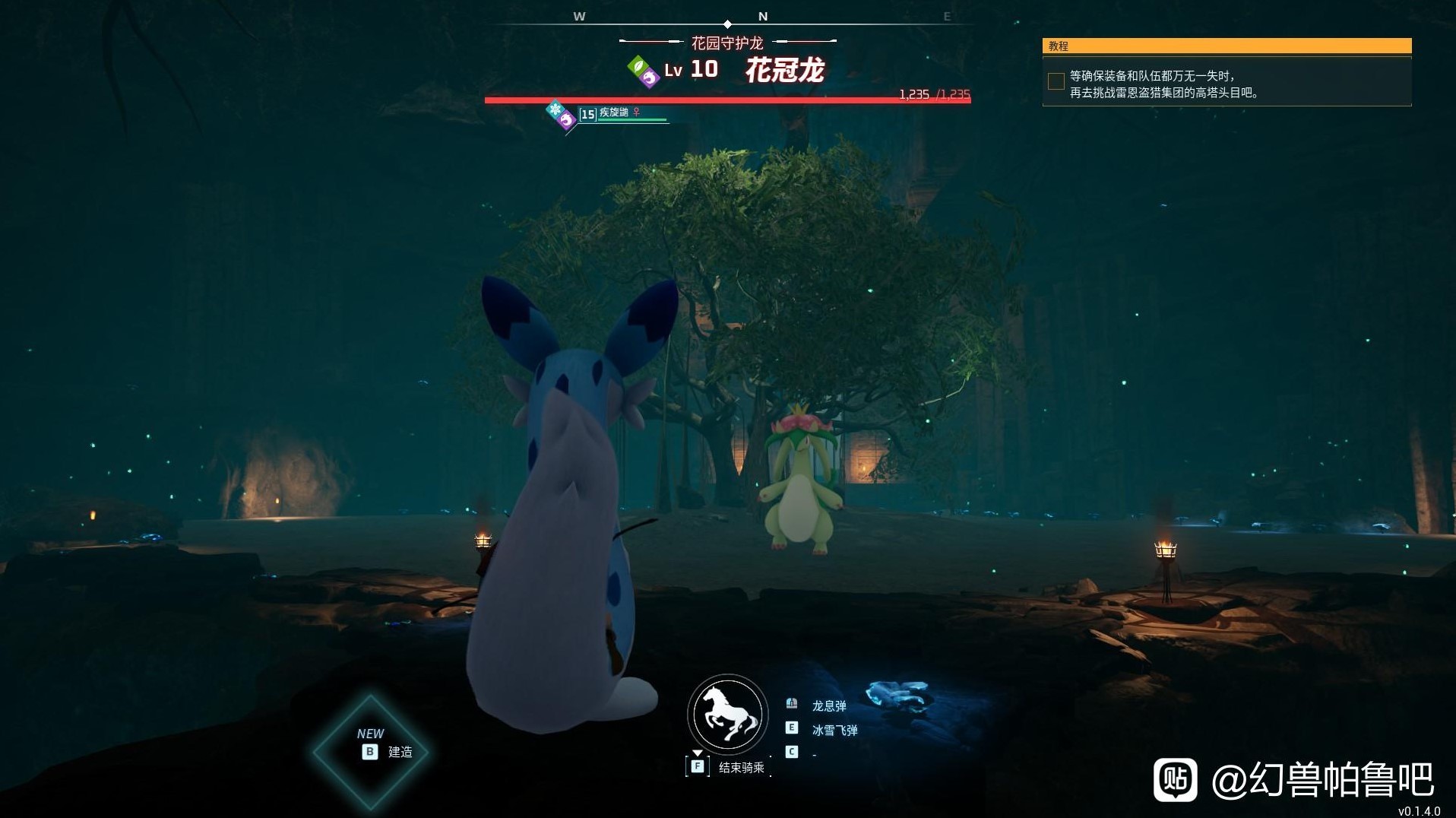
Task: Click the 教程 tutorial header bar
Action: 1226,46
